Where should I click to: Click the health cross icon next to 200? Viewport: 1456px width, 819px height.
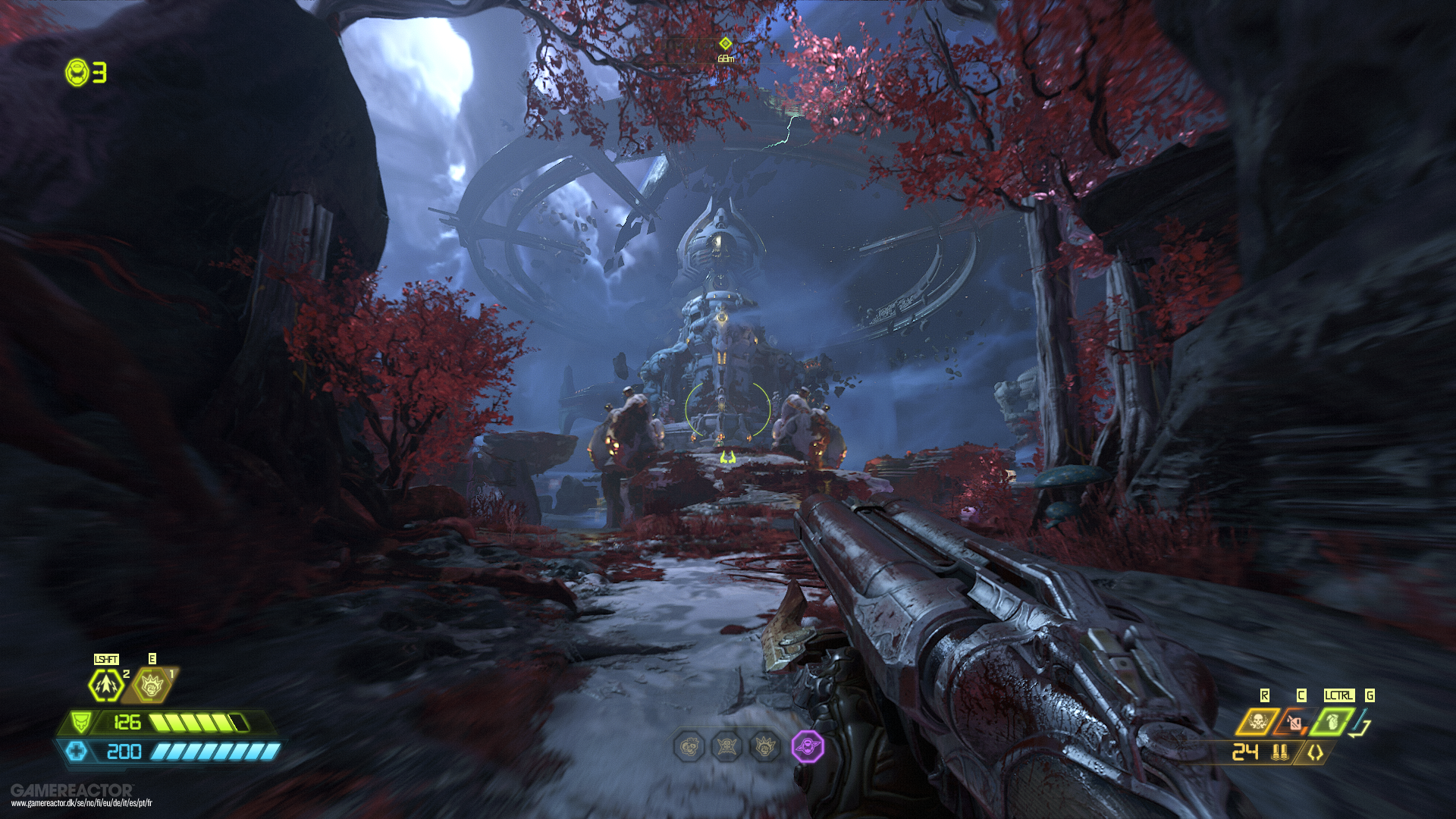78,752
